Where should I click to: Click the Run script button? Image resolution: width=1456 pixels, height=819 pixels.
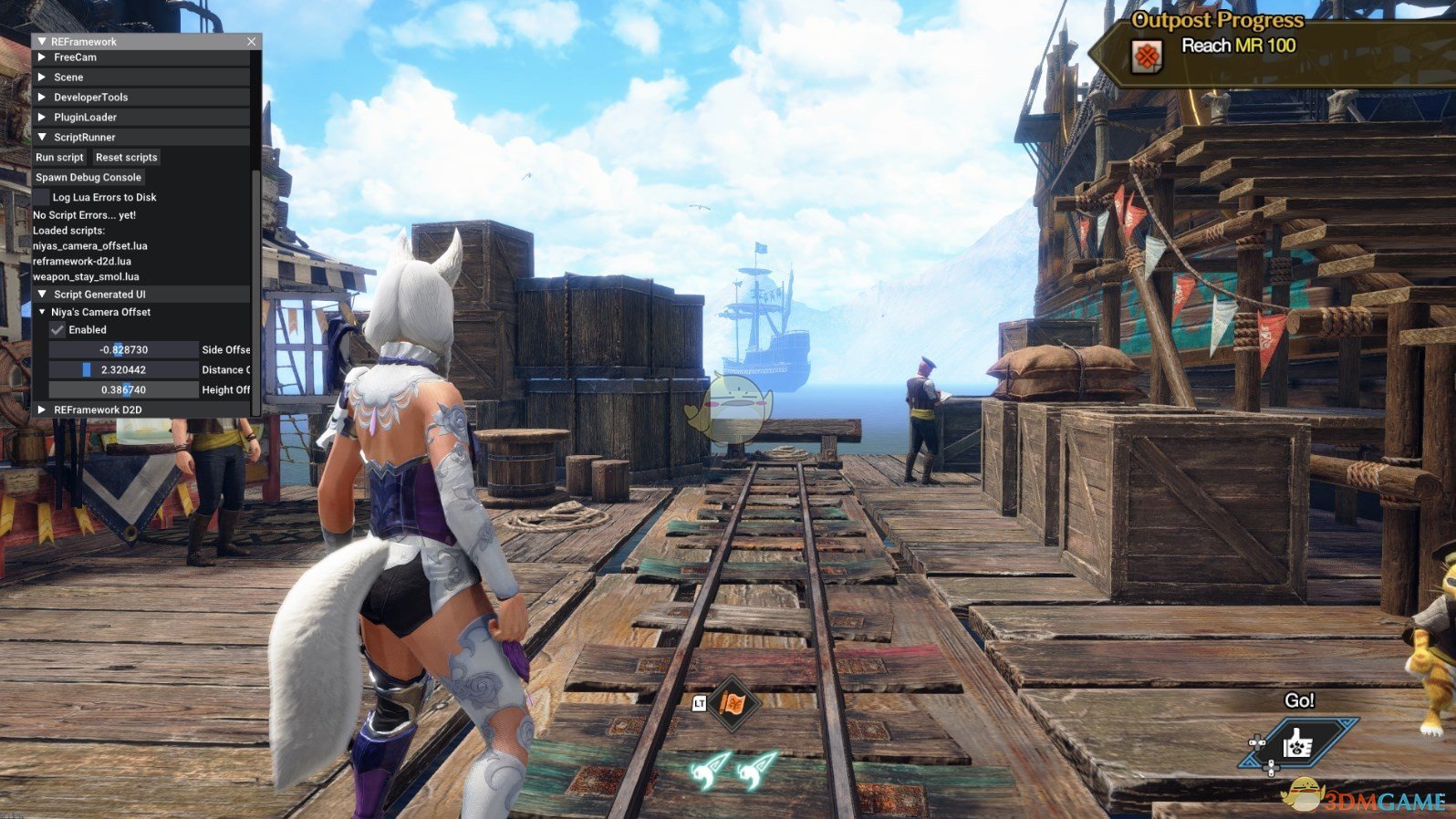coord(59,158)
